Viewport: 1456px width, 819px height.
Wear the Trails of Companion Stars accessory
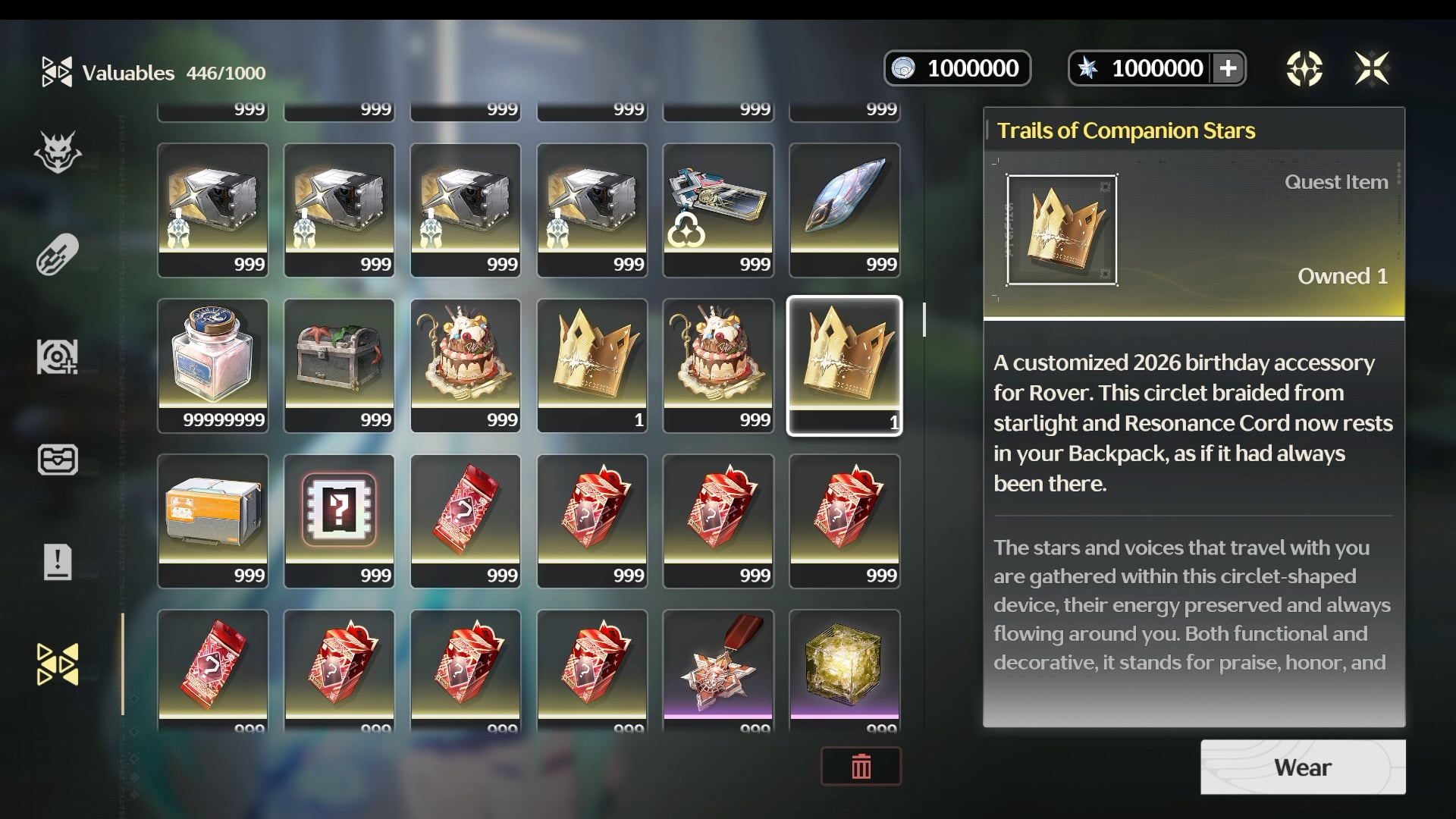click(1302, 767)
